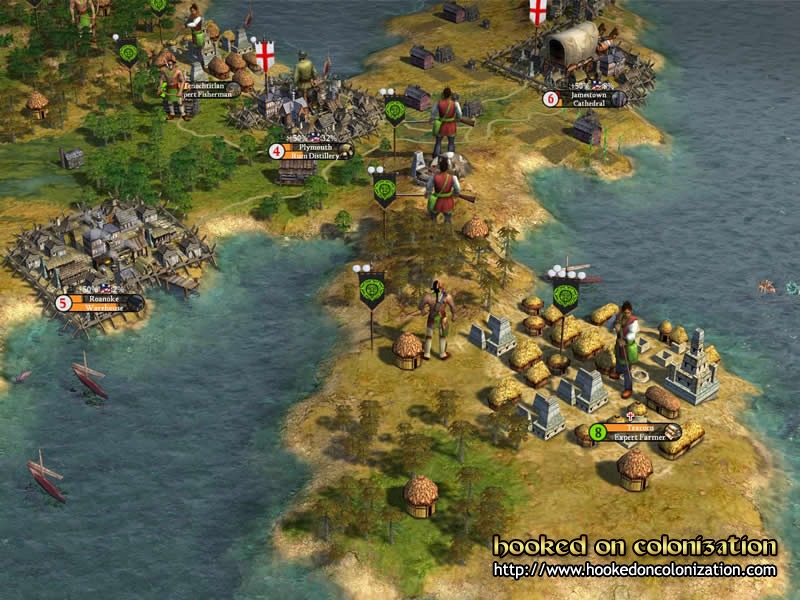Click the Roanoke city label
800x600 pixels.
(x=104, y=302)
